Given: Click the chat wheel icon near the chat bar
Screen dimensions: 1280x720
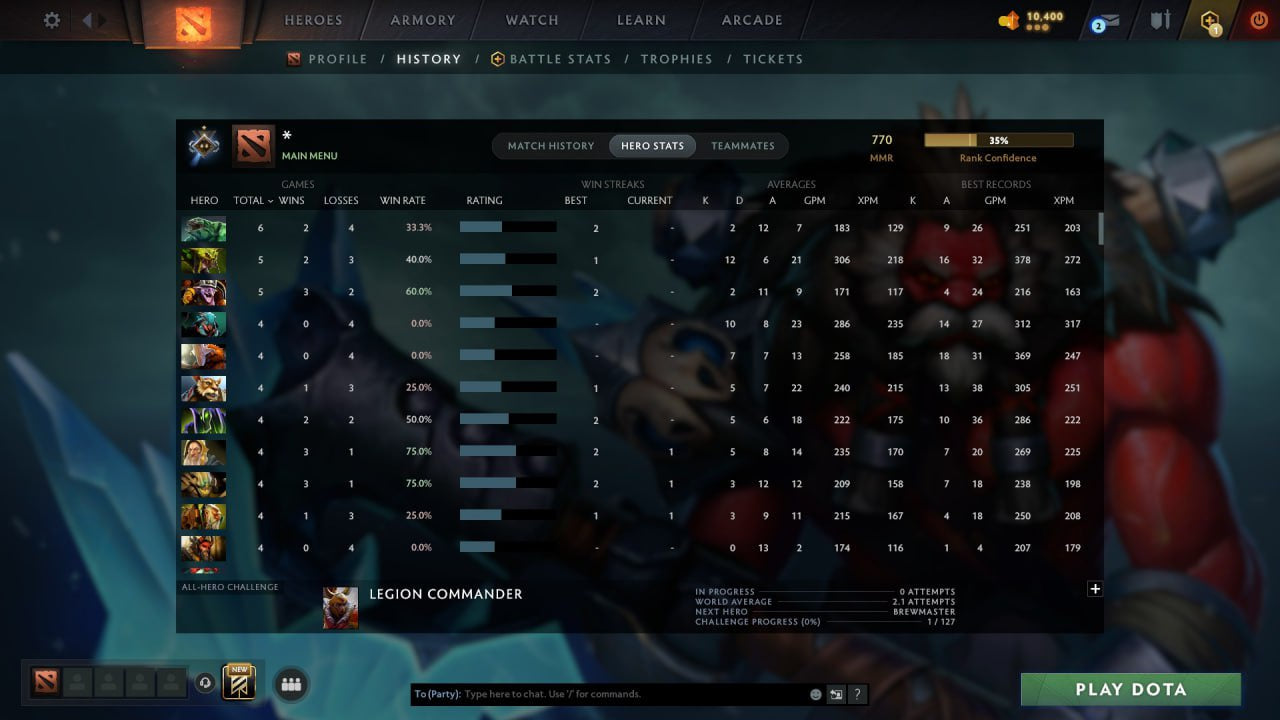Looking at the screenshot, I should click(837, 693).
